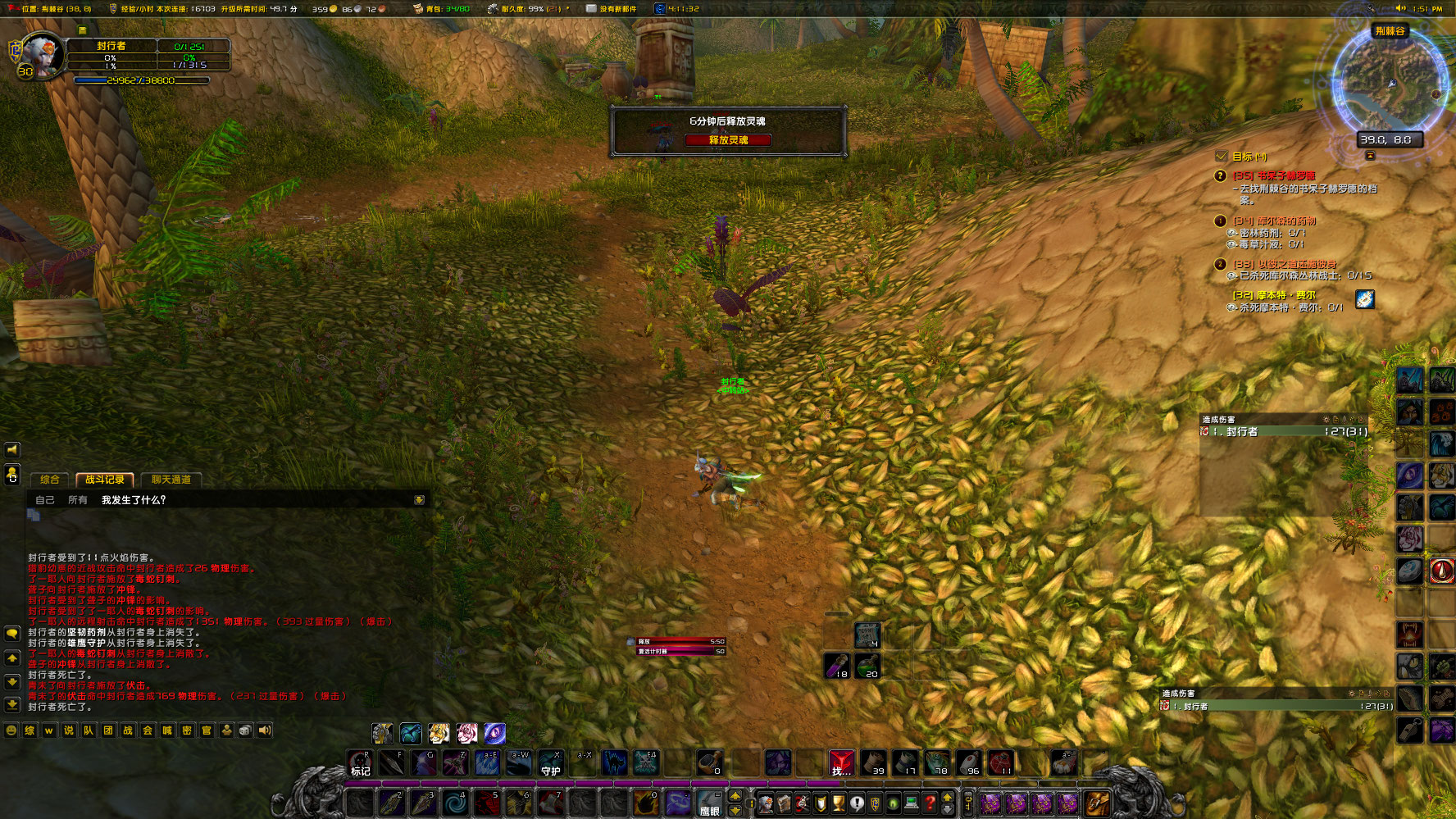Screen dimensions: 1456x819
Task: Collapse quest 库尔森的药物 via its number circle
Action: click(x=1221, y=221)
